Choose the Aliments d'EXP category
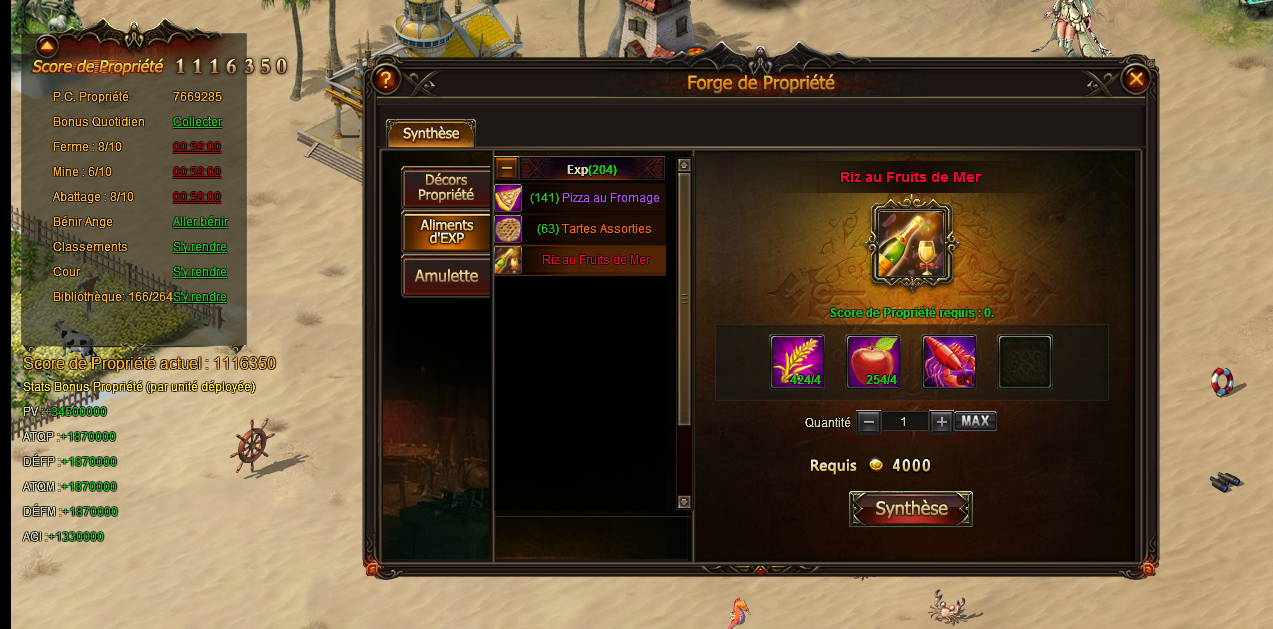This screenshot has height=629, width=1273. pyautogui.click(x=446, y=232)
